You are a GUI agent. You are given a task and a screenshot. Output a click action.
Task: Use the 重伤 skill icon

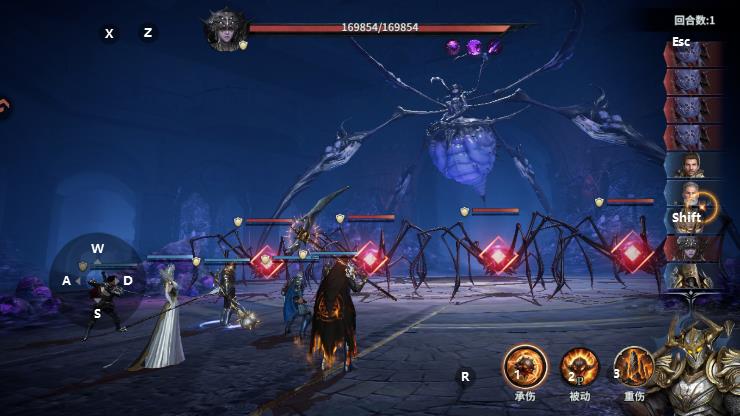[x=633, y=367]
